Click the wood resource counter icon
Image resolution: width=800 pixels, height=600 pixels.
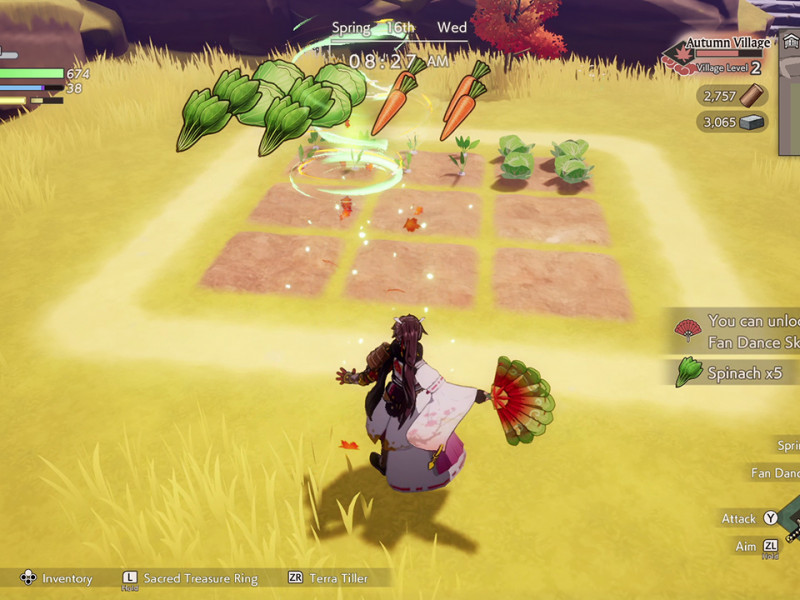(752, 96)
